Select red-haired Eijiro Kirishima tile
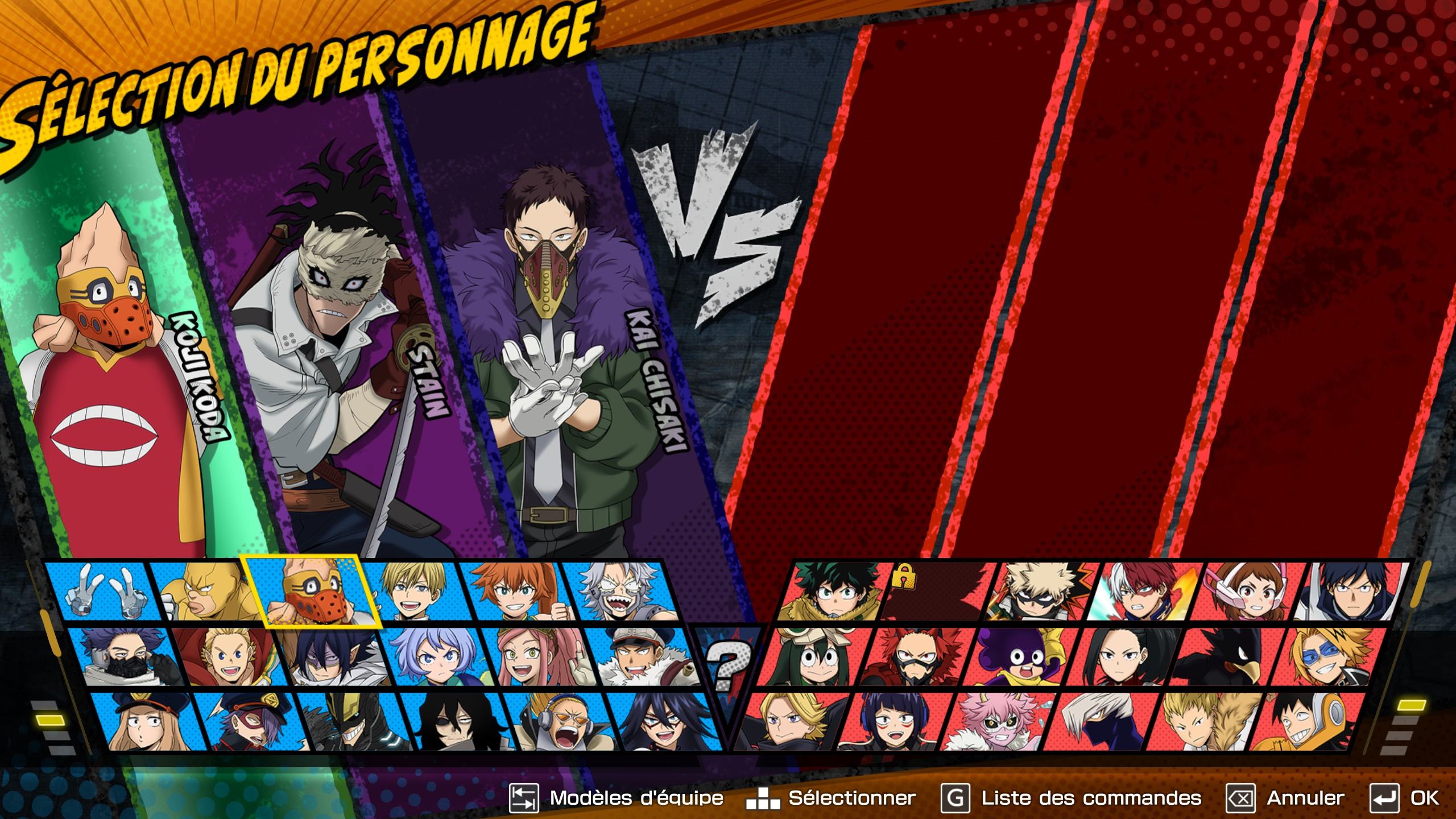 pos(915,657)
